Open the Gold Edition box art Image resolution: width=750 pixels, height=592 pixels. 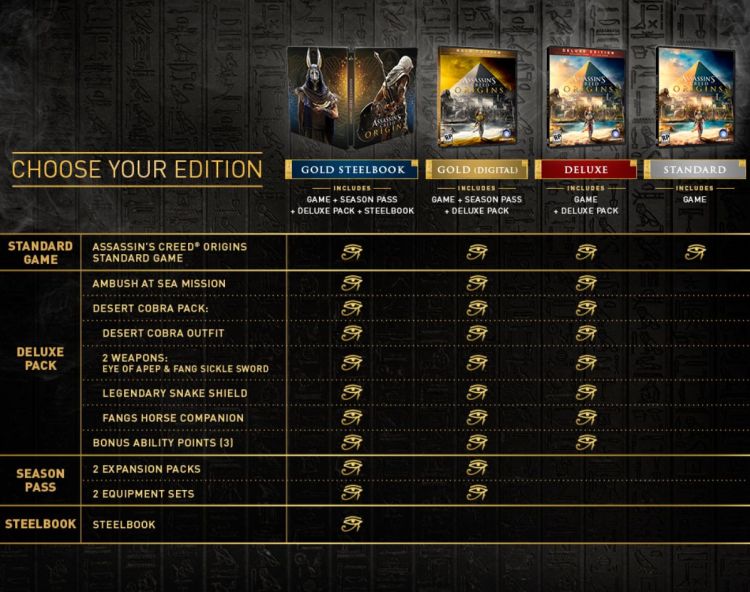[477, 96]
